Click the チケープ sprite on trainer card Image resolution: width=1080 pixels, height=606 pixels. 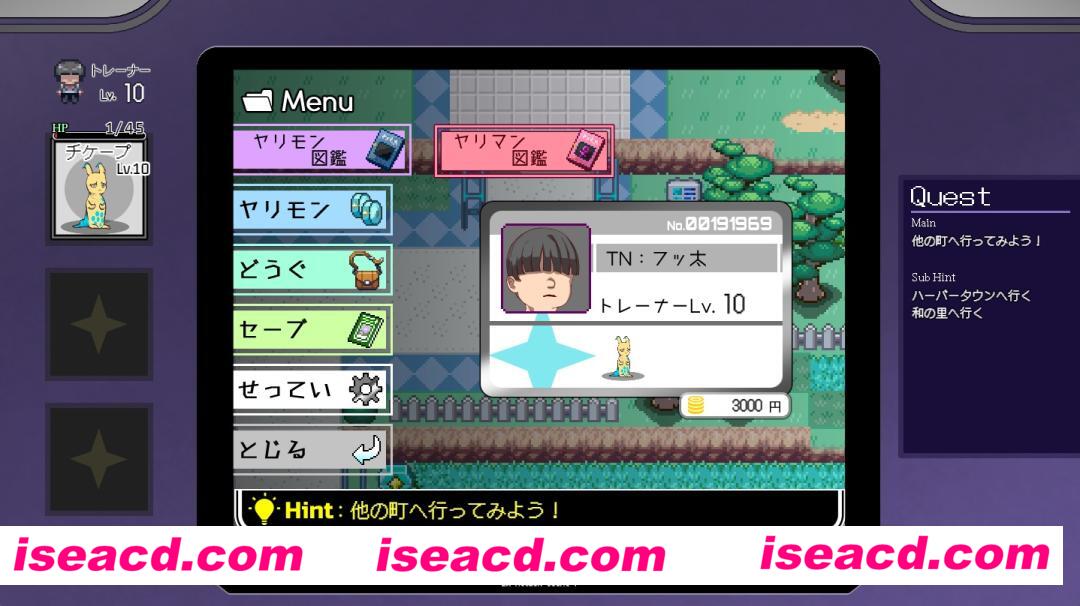[623, 358]
